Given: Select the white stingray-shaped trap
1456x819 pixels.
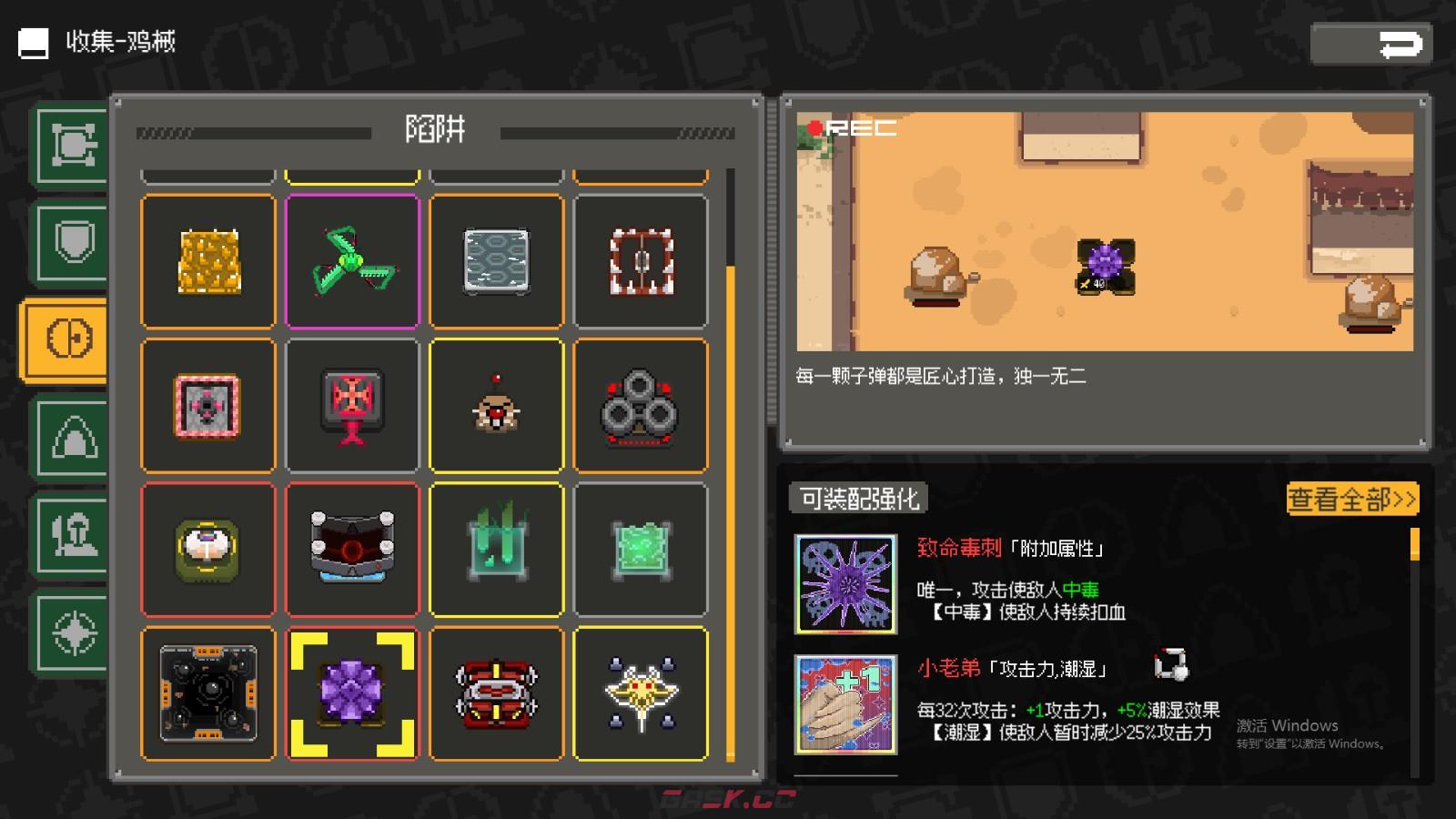Looking at the screenshot, I should [640, 694].
